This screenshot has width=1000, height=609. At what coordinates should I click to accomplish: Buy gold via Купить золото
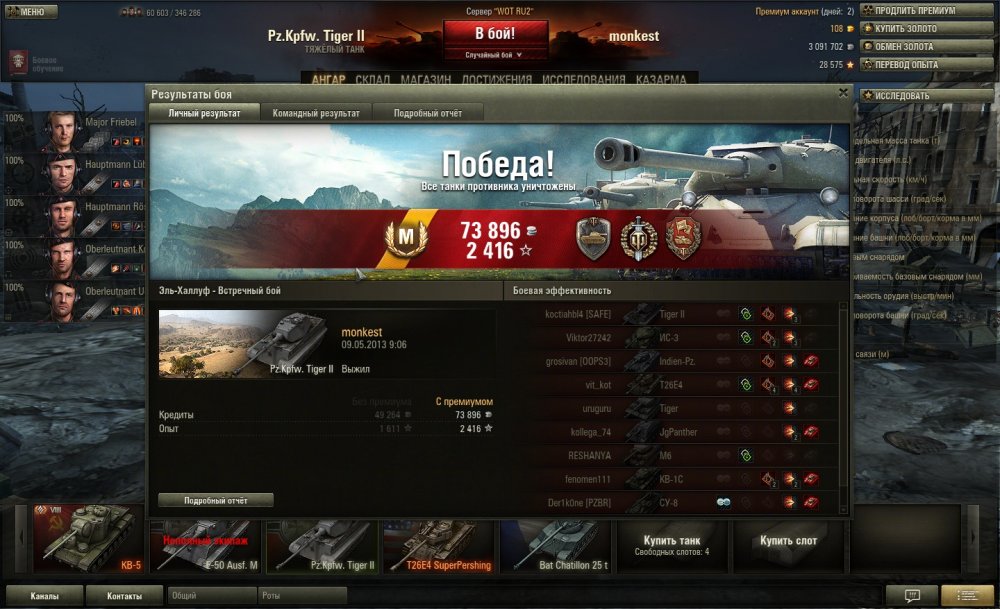(911, 29)
